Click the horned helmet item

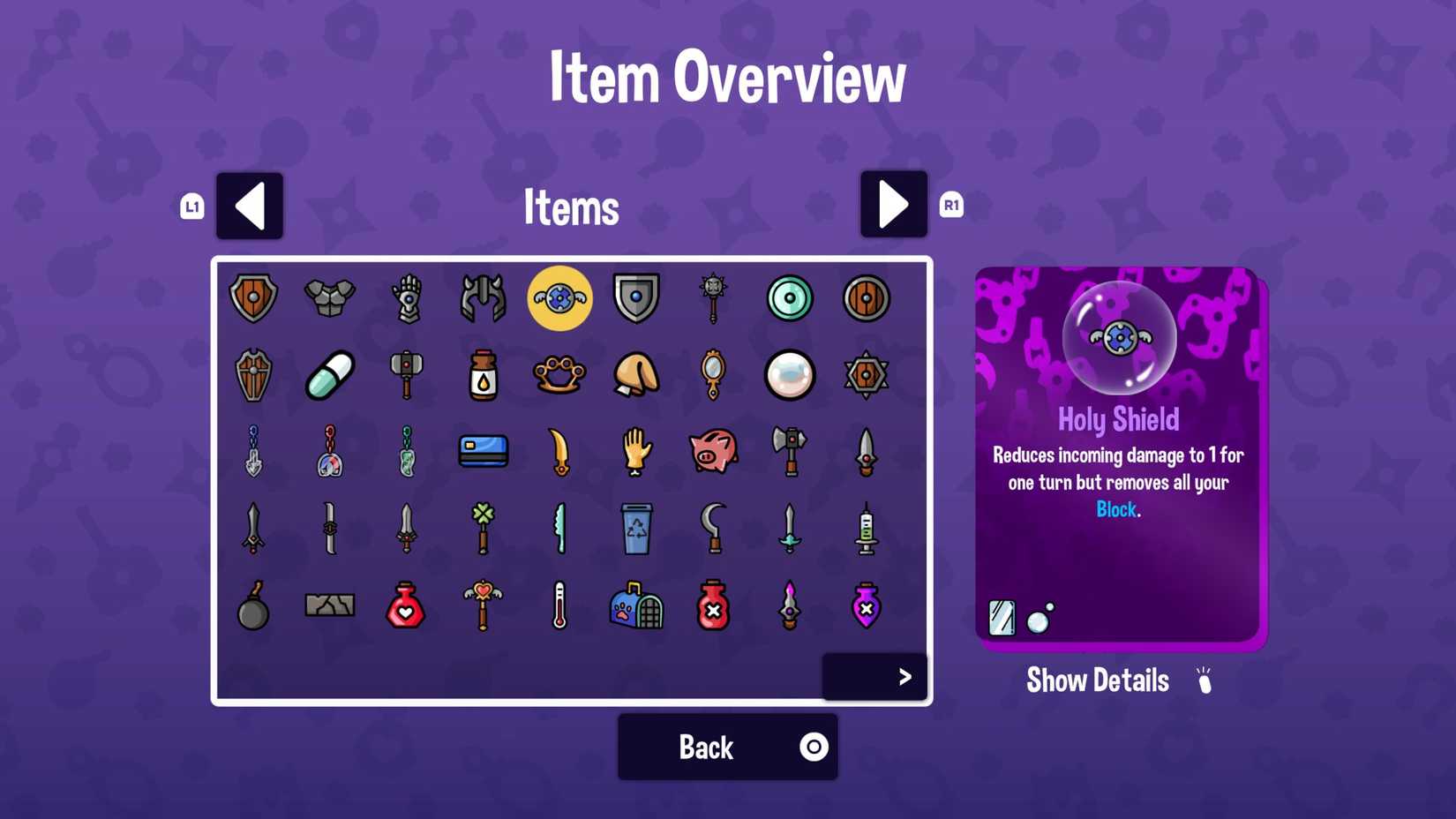click(x=483, y=298)
